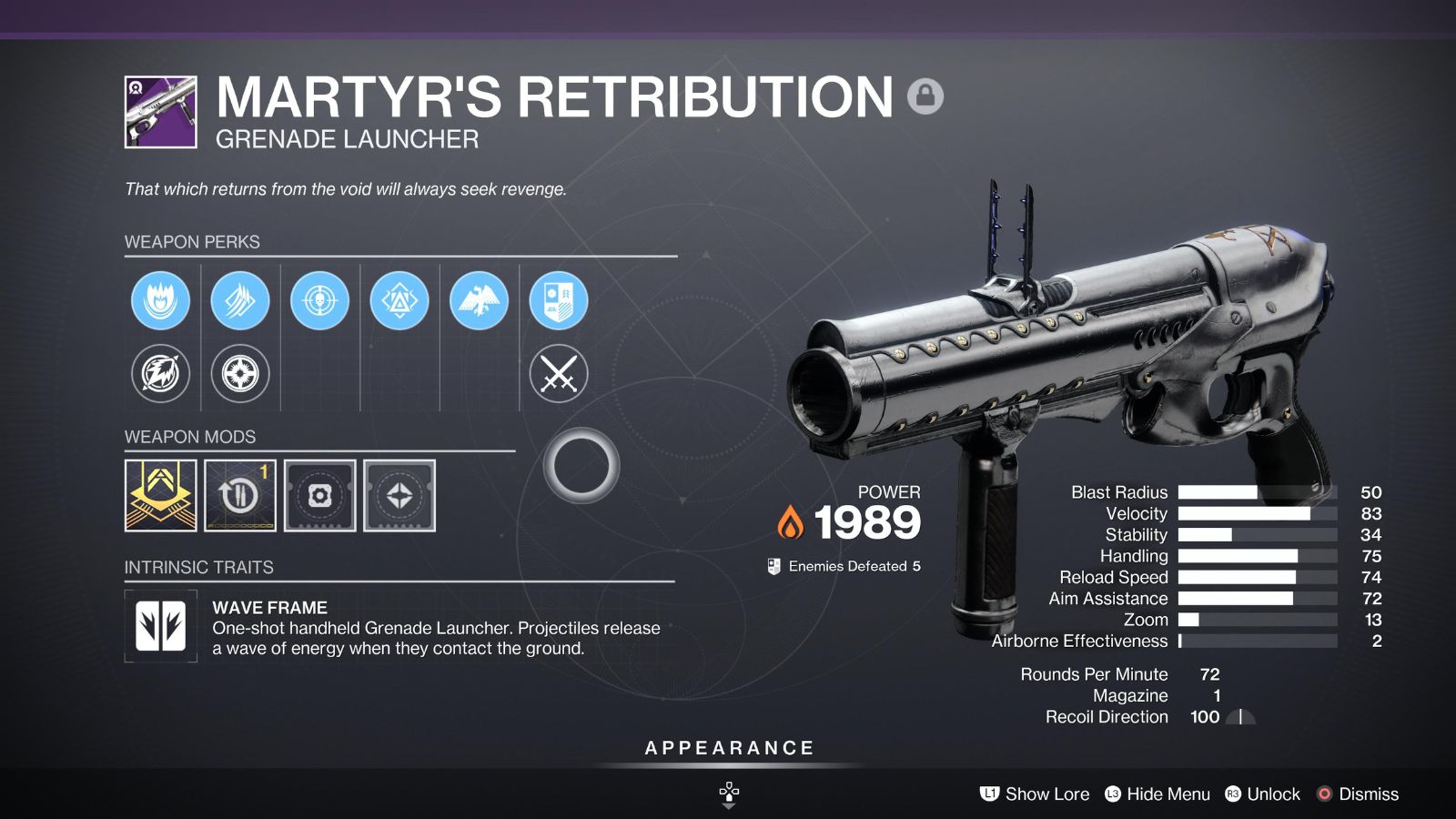Toggle the crossed-swords kill tracker perk
Image resolution: width=1456 pixels, height=819 pixels.
coord(560,373)
